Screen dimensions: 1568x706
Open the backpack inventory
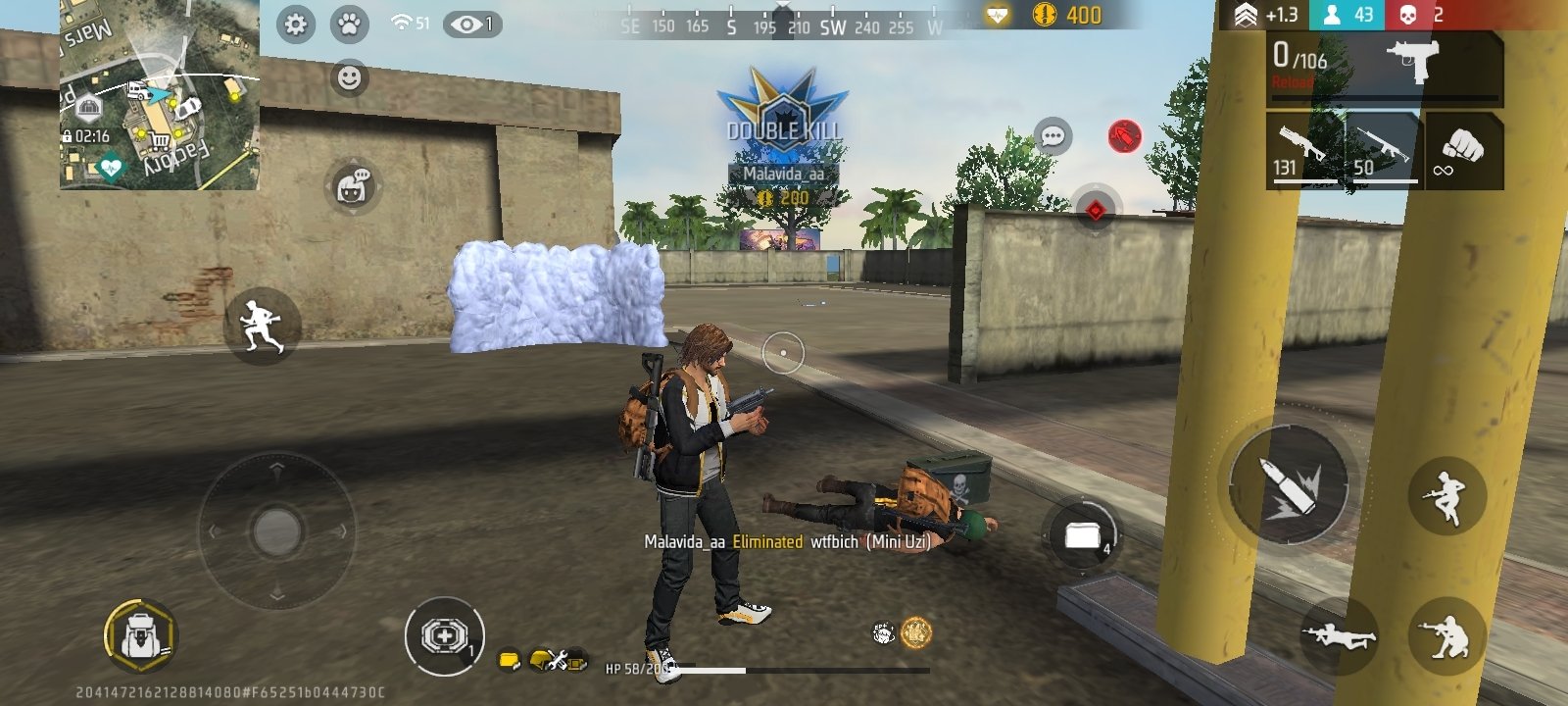coord(140,635)
